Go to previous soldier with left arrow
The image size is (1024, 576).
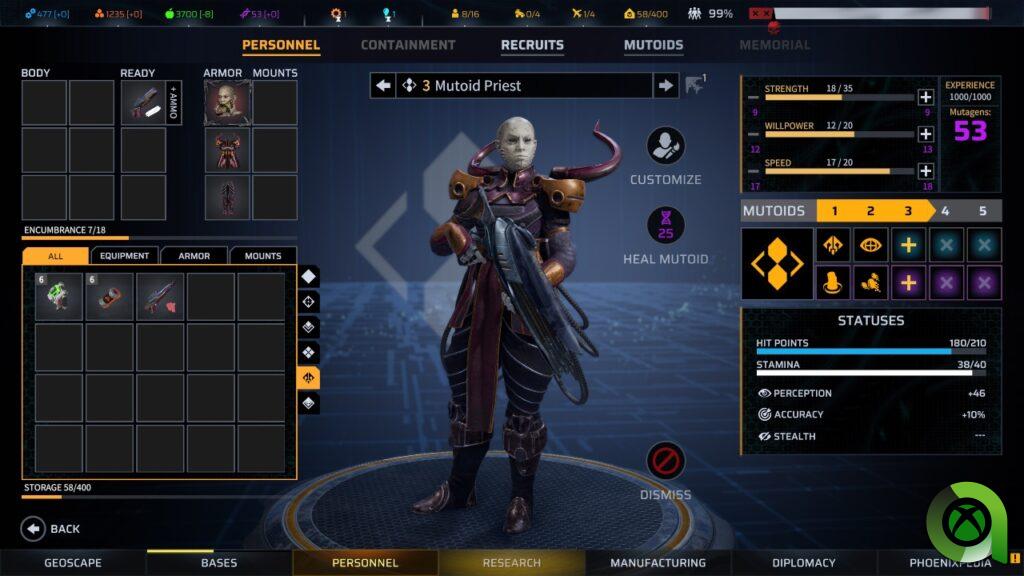[x=383, y=86]
